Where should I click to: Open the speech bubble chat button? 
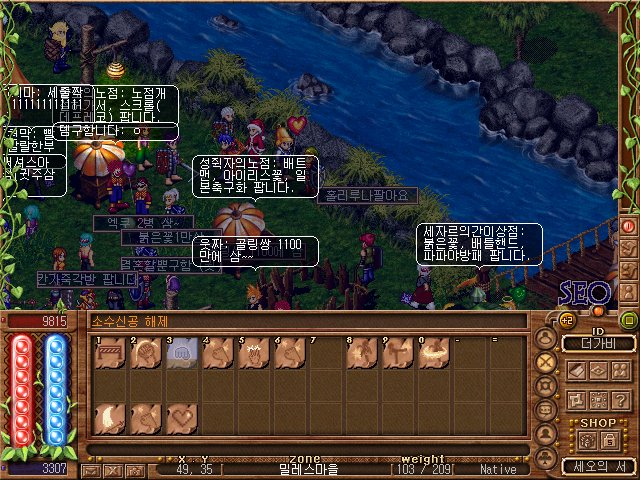545,410
